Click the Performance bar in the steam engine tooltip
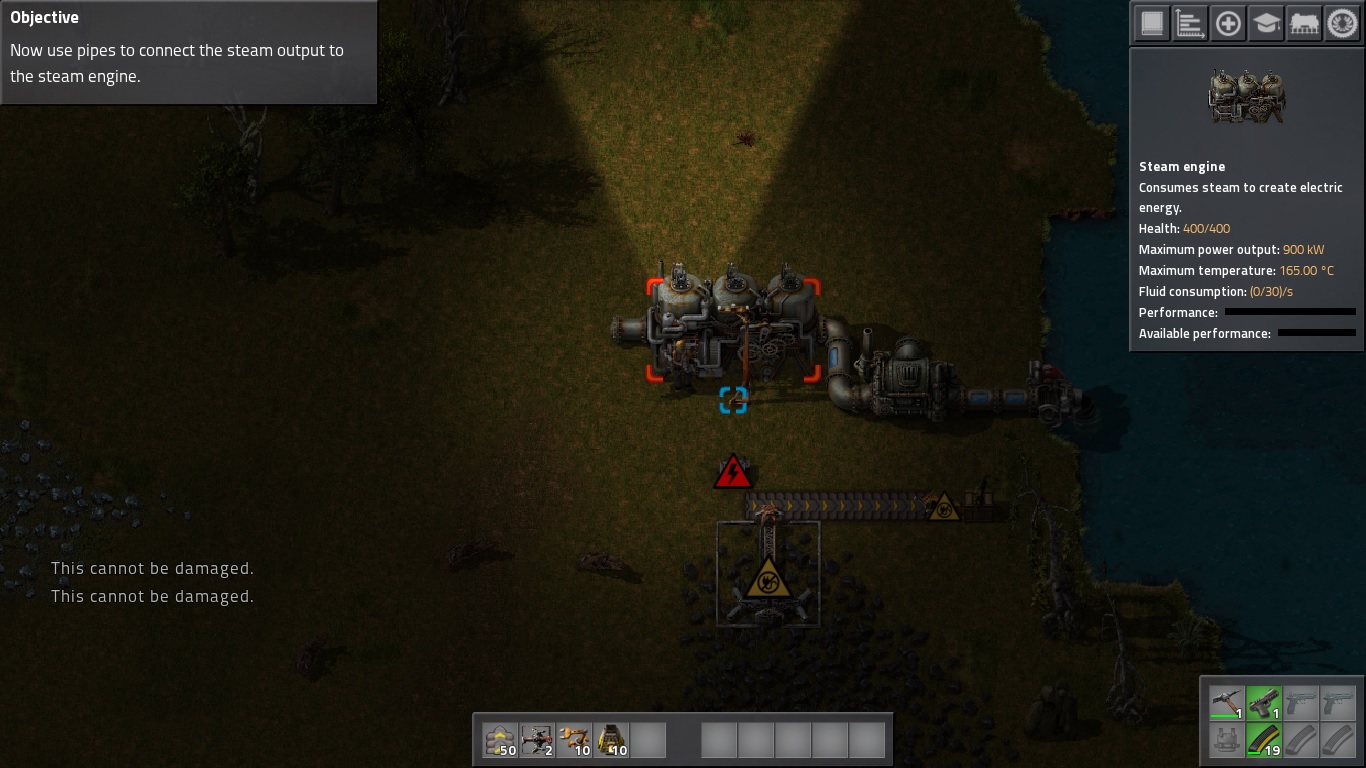 point(1290,312)
